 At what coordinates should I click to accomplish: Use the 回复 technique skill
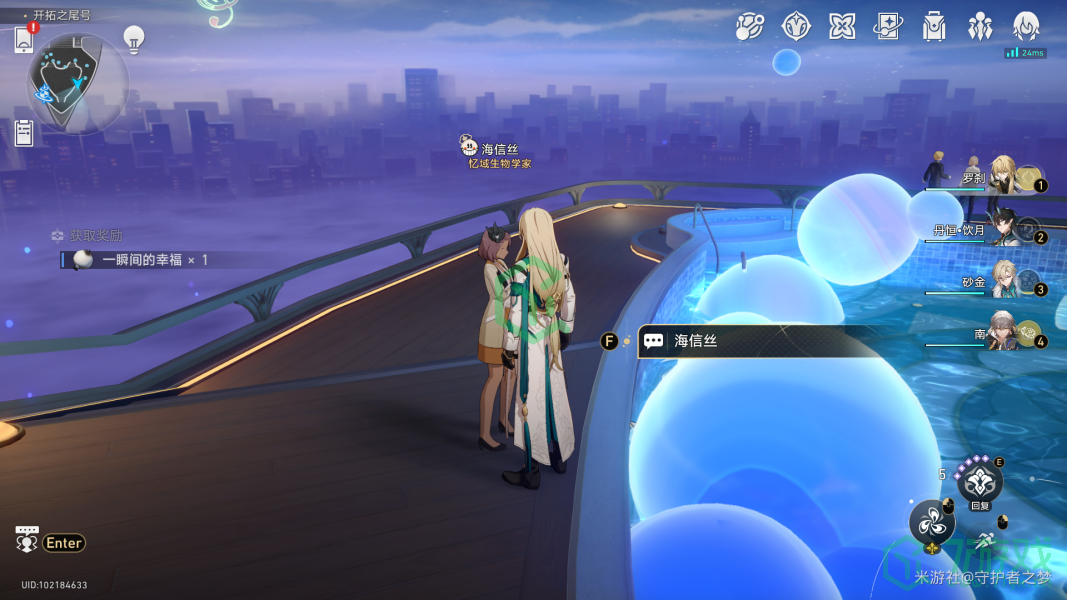click(x=979, y=481)
